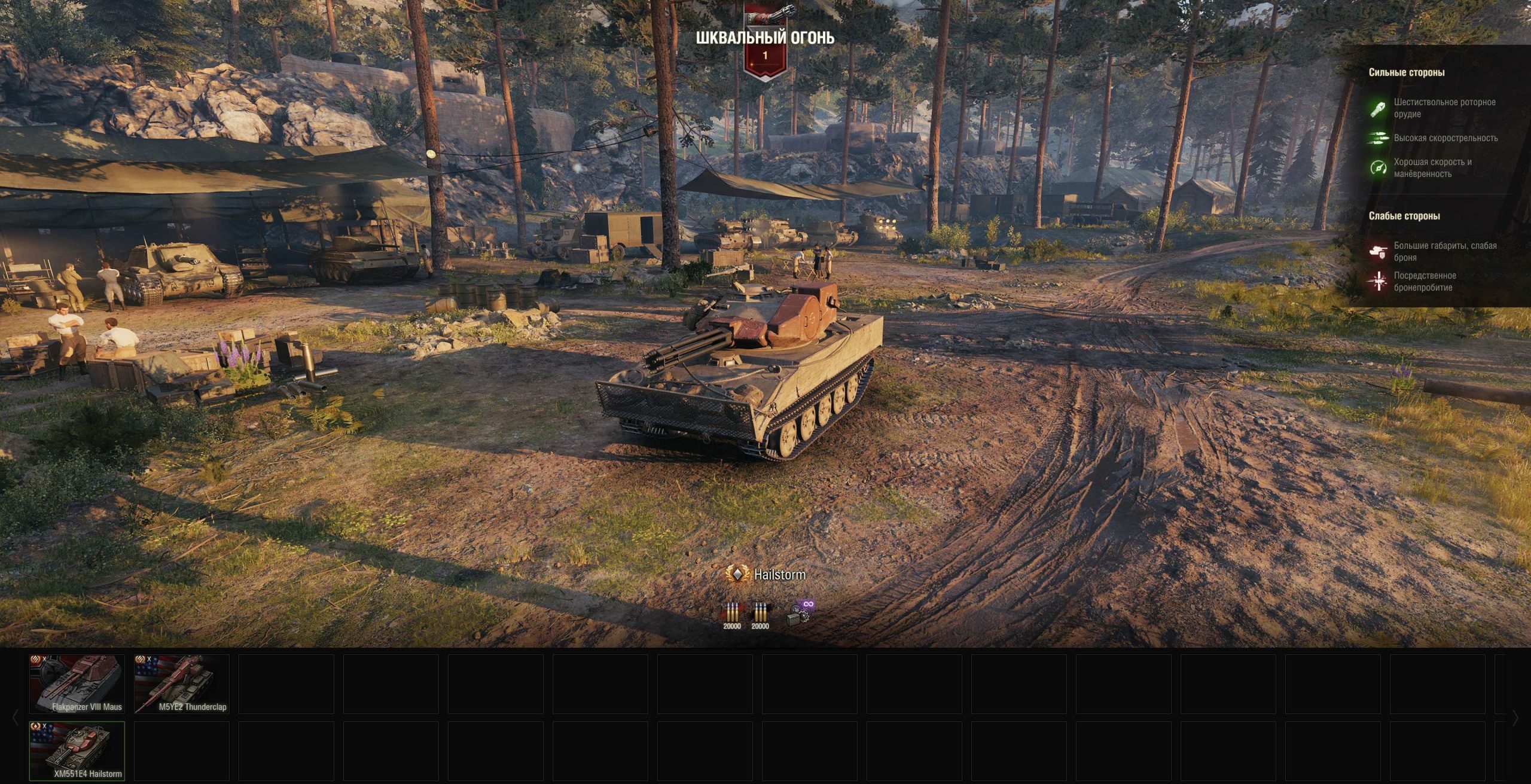Click the Посредственное бронепробитие weakness entry

click(1431, 282)
